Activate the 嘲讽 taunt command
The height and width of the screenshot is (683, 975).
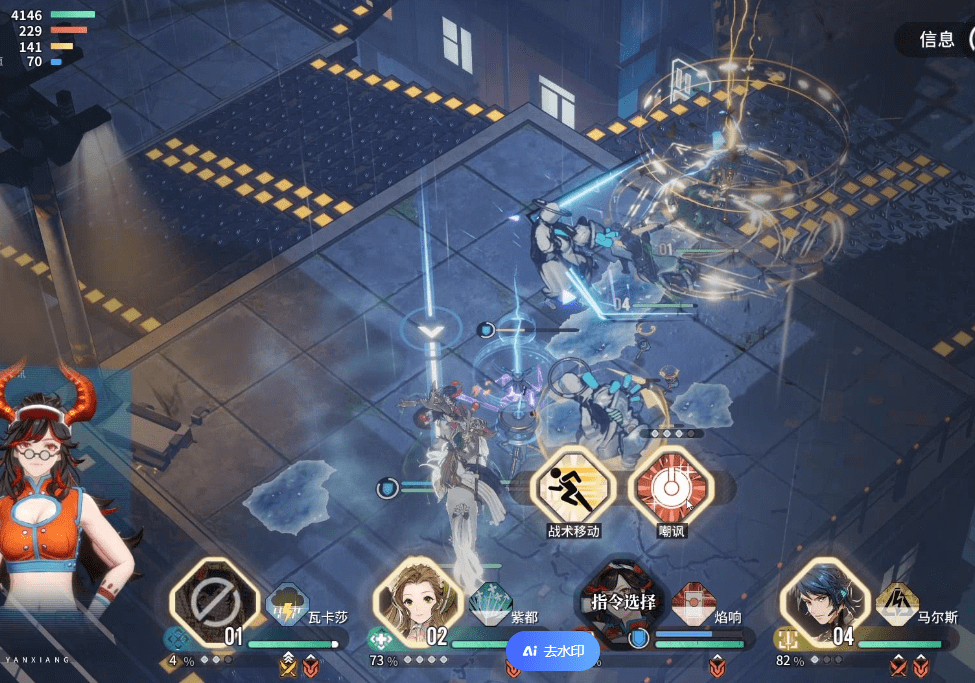671,487
